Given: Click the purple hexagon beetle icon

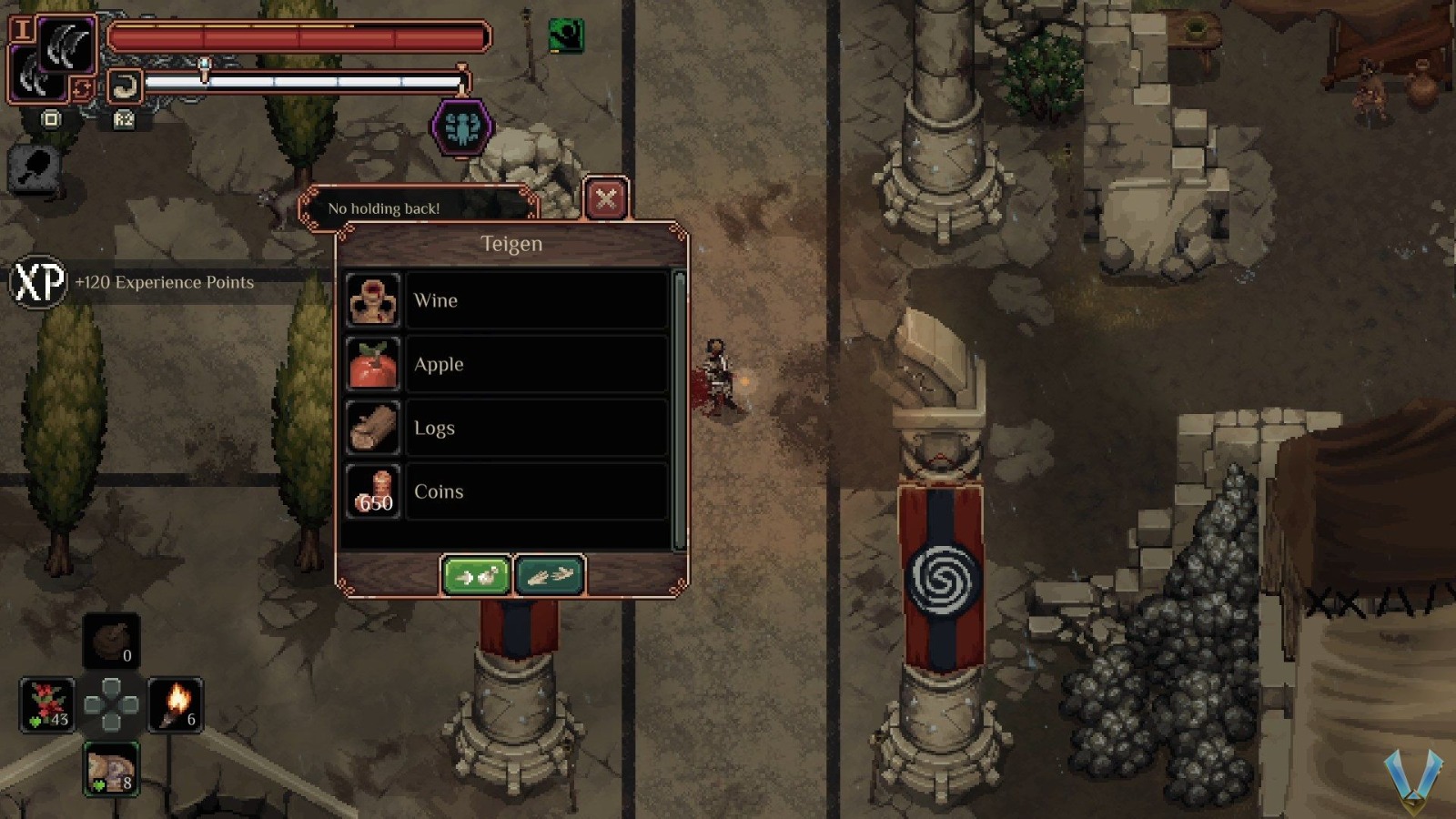Looking at the screenshot, I should pos(462,127).
